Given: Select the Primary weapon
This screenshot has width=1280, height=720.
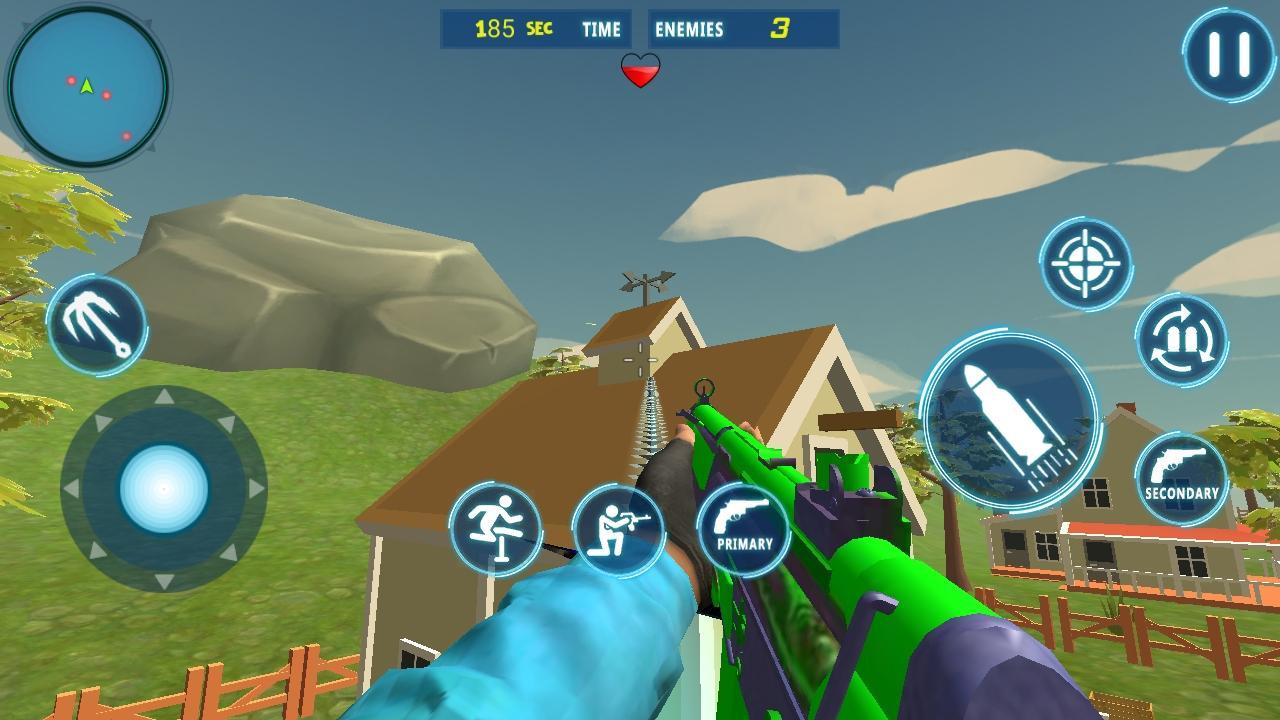Looking at the screenshot, I should (744, 529).
